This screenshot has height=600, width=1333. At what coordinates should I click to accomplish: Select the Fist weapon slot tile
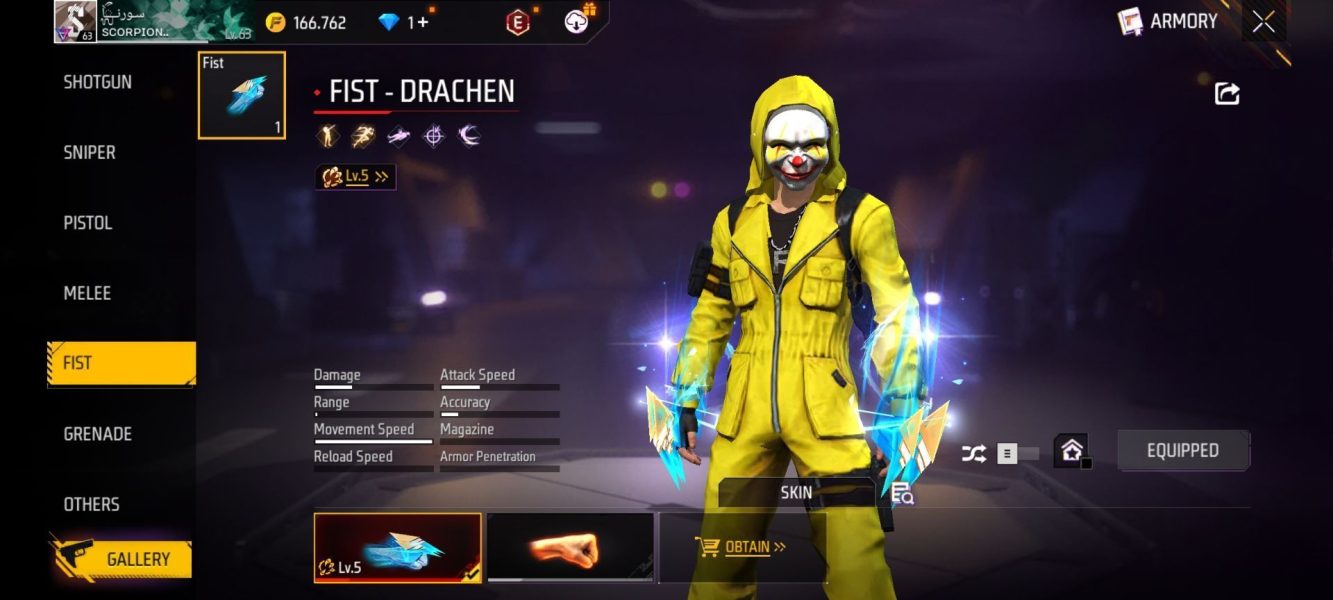coord(242,95)
